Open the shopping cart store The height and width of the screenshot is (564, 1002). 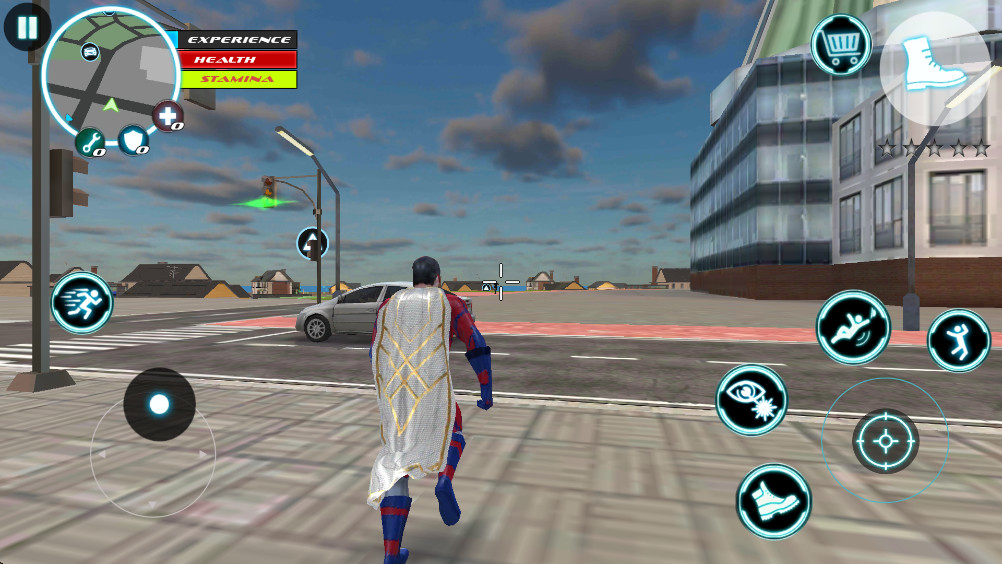click(x=841, y=44)
